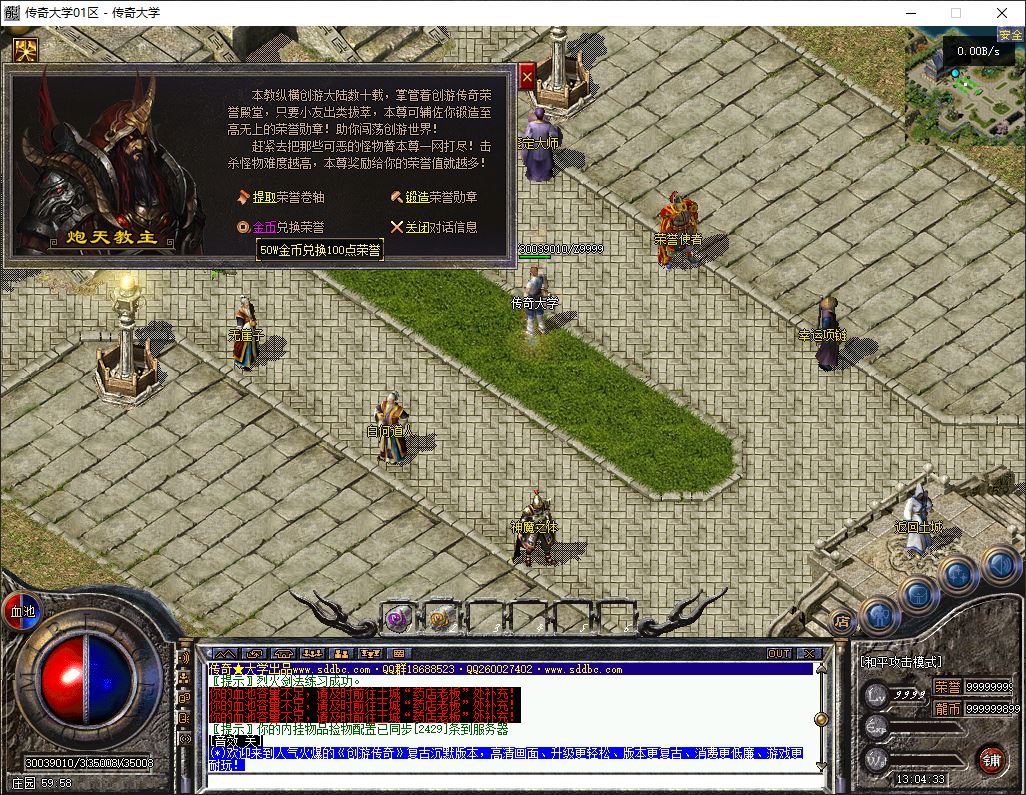Choose 提取 to claim the honor scroll
This screenshot has height=795, width=1026.
click(264, 198)
